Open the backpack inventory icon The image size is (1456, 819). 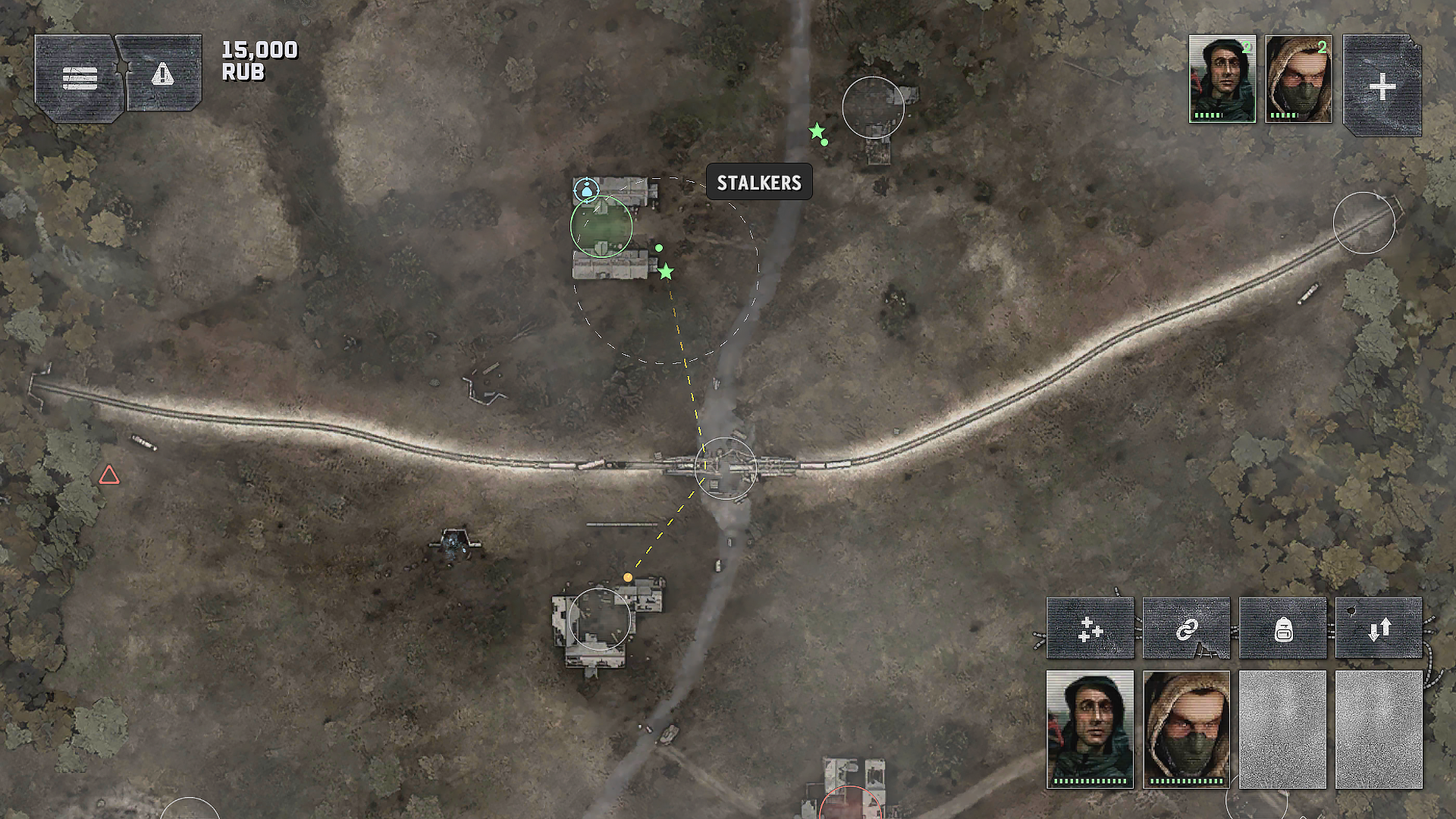tap(1282, 628)
